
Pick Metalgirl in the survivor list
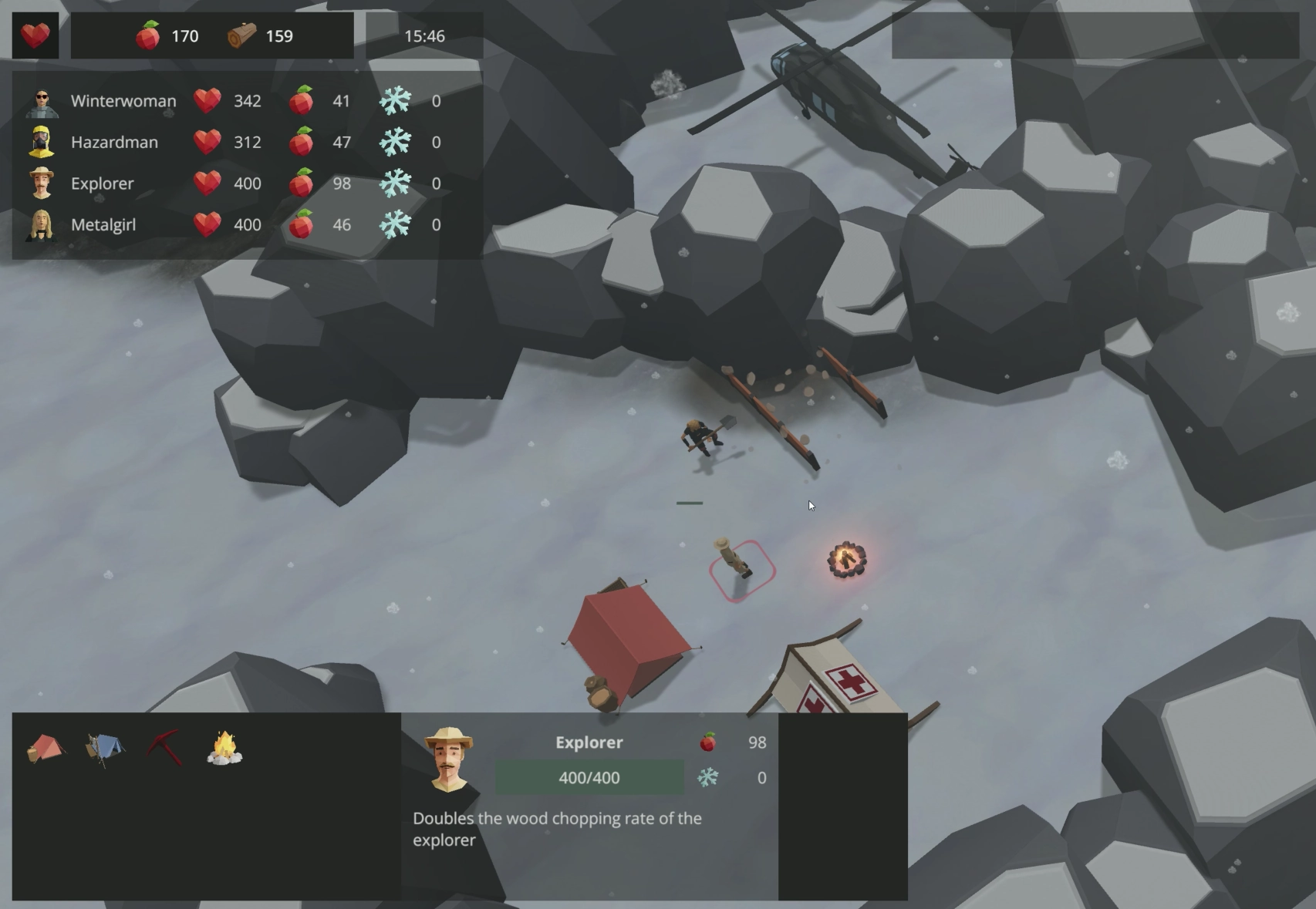click(103, 225)
